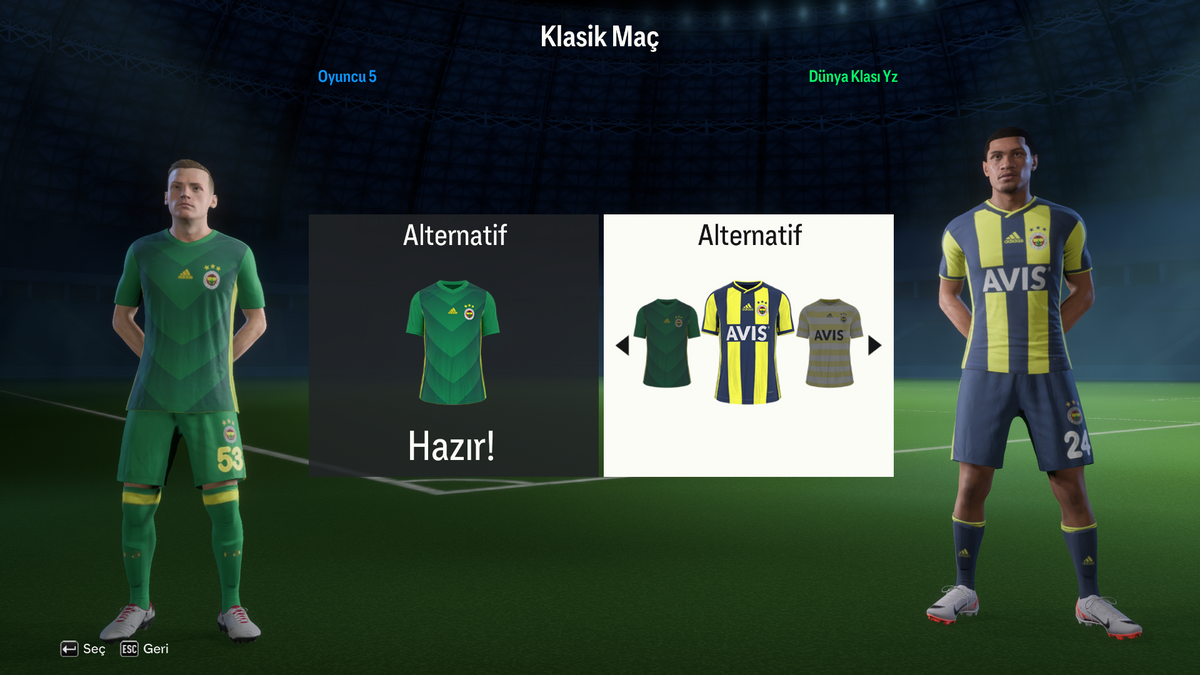Click the Hazır! ready label
The height and width of the screenshot is (675, 1200).
(x=451, y=447)
